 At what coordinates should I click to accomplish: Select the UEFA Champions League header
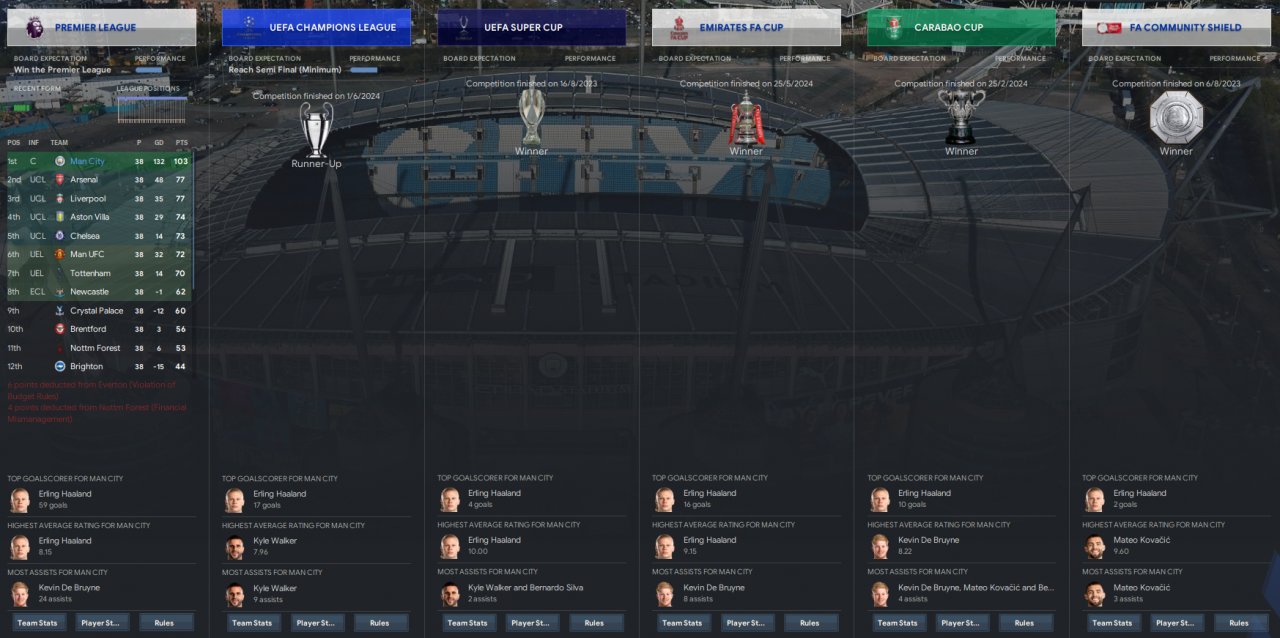click(x=316, y=28)
